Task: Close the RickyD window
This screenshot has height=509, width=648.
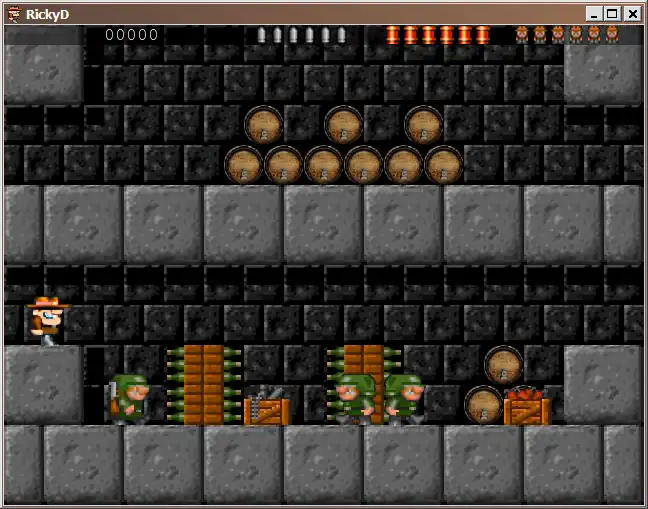Action: pyautogui.click(x=632, y=14)
